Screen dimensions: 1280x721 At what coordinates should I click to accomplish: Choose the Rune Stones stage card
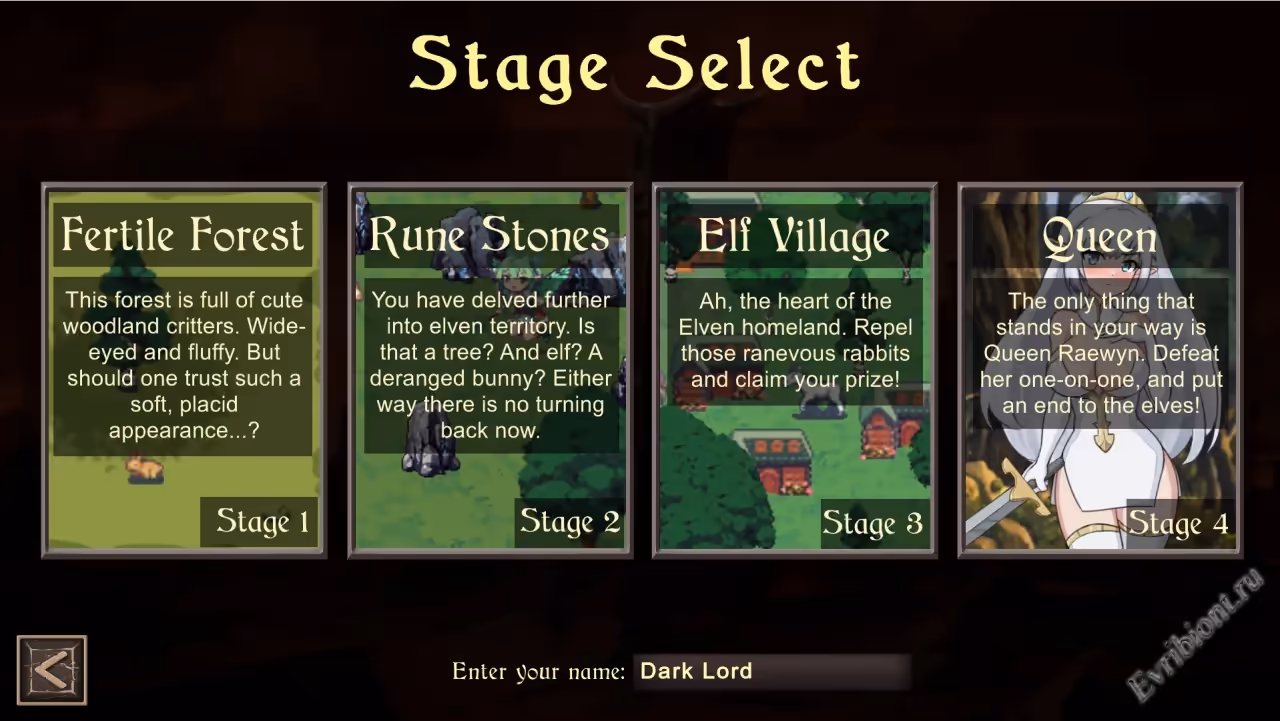pos(490,370)
